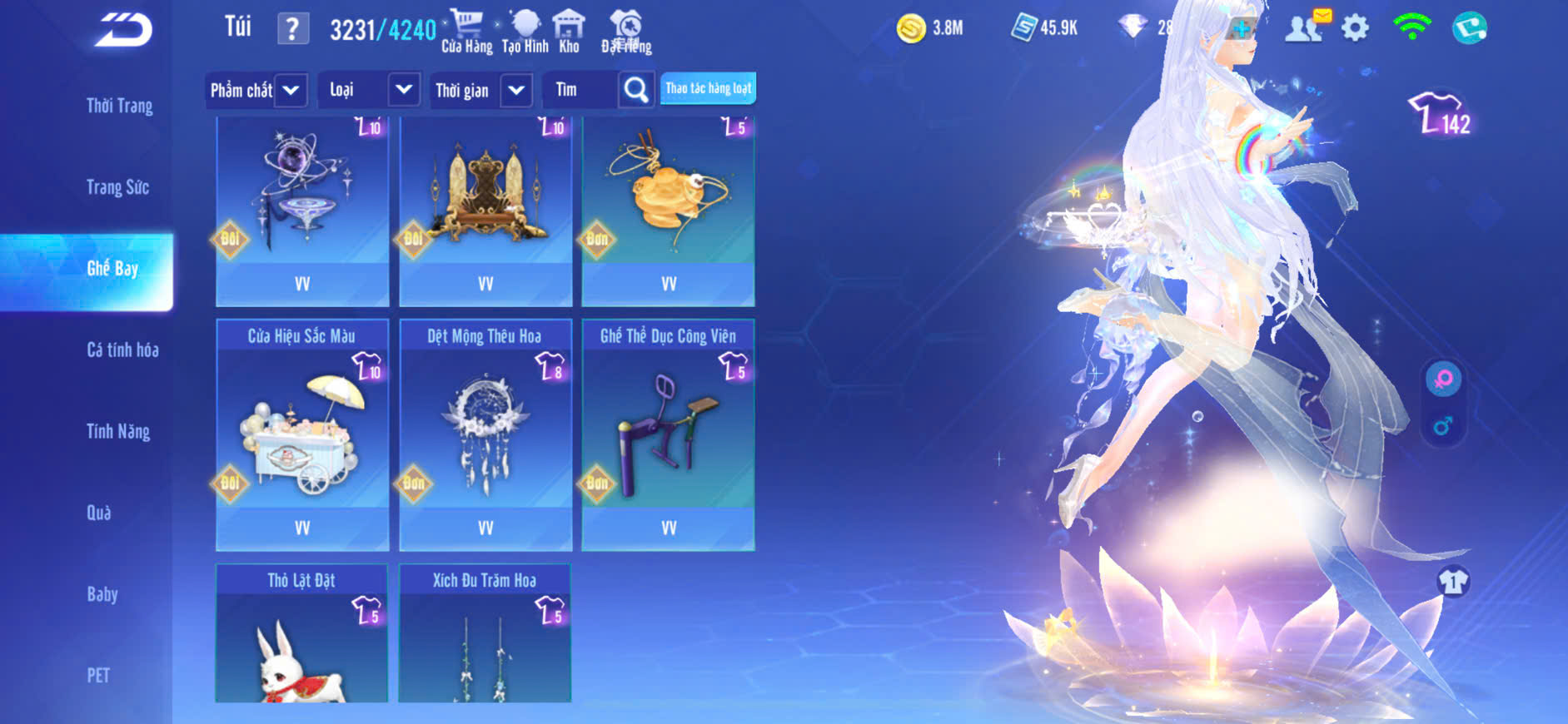
Task: Open the Phẩm chất dropdown filter
Action: pos(256,90)
